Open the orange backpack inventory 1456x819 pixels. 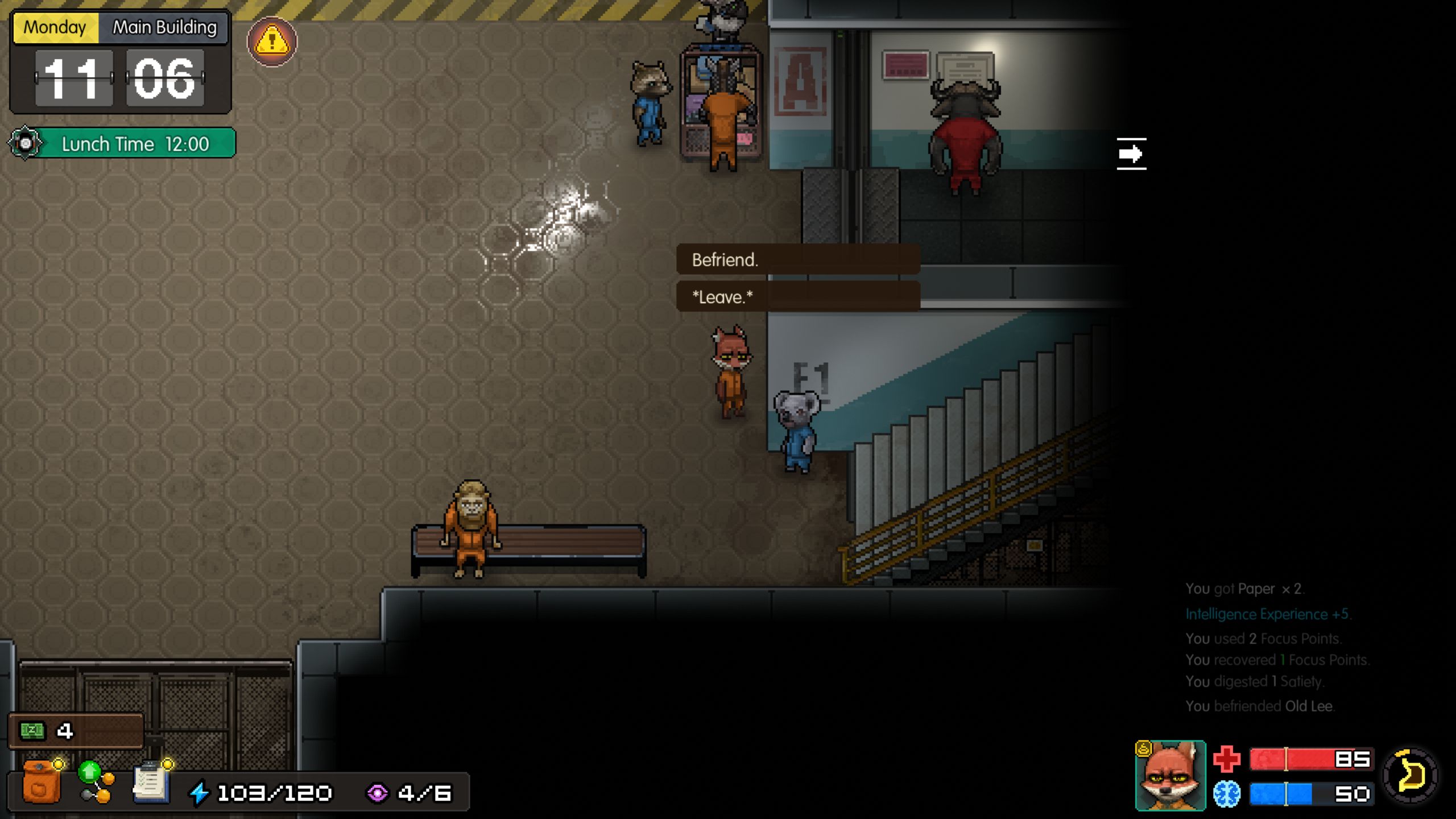41,784
